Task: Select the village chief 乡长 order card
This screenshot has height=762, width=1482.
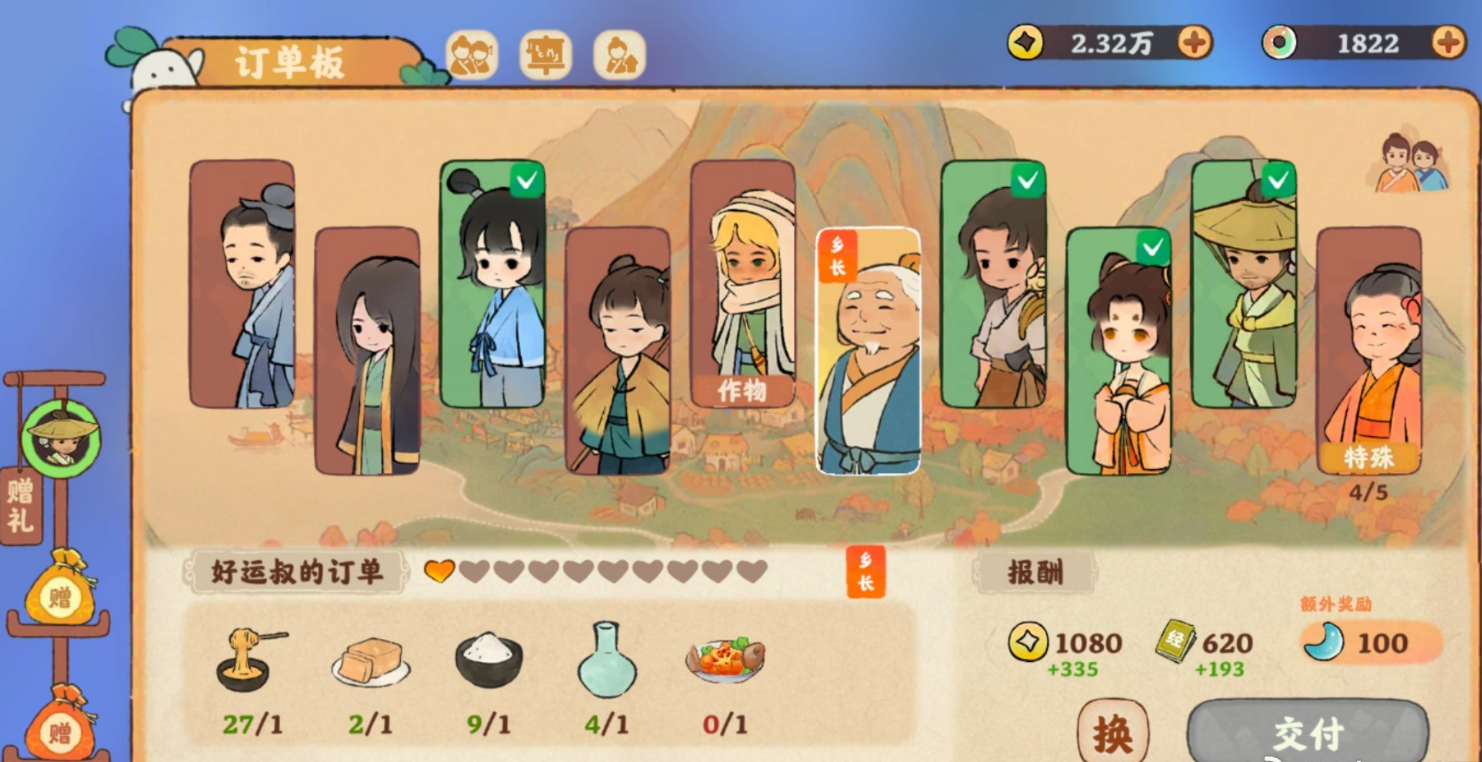Action: tap(868, 350)
